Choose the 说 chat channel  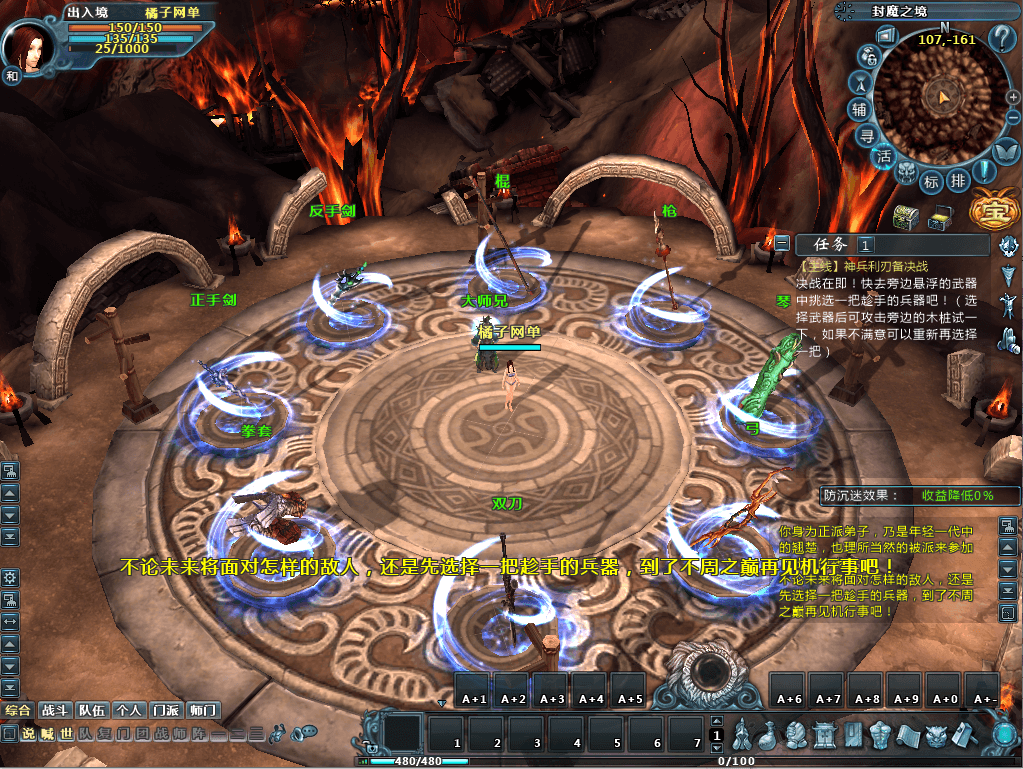pos(28,733)
